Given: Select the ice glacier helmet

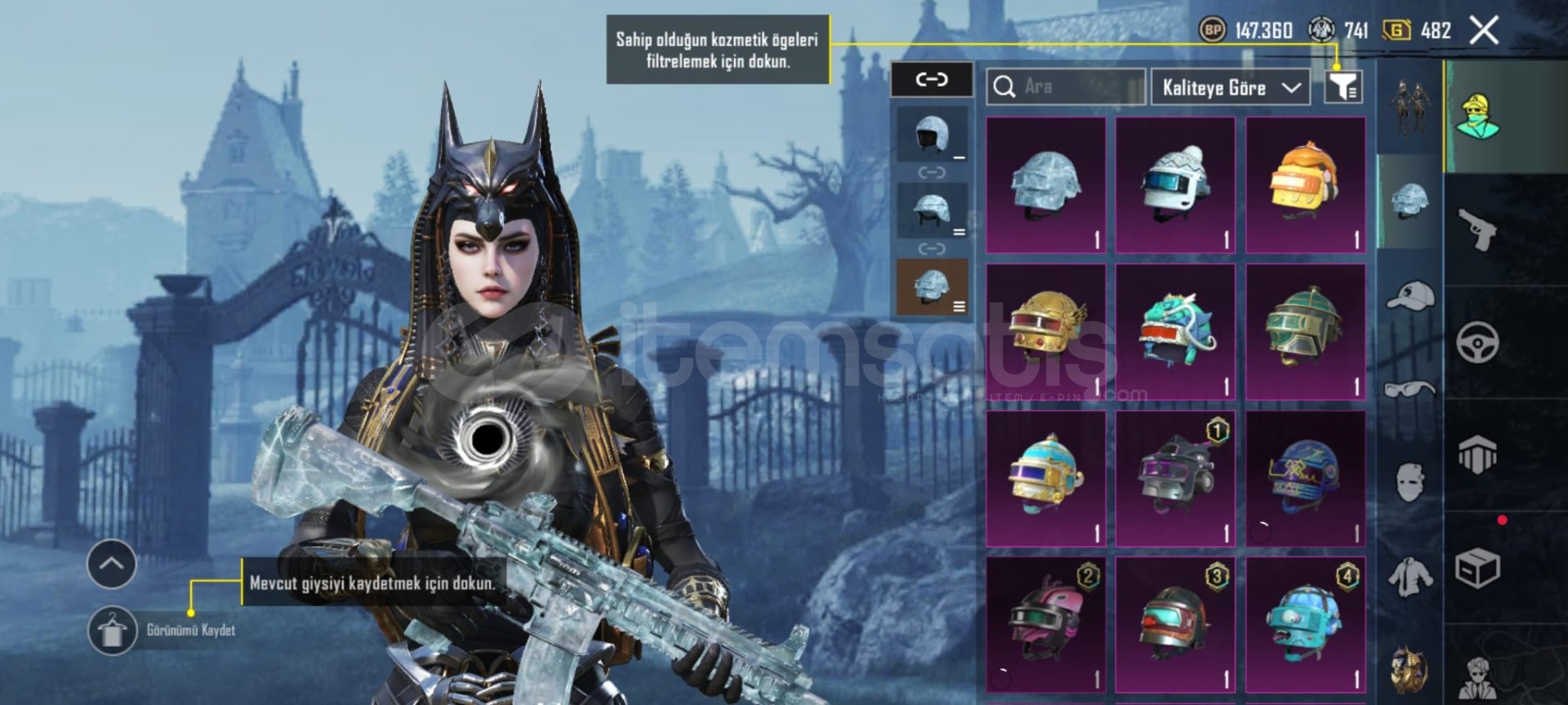Looking at the screenshot, I should coord(1046,185).
